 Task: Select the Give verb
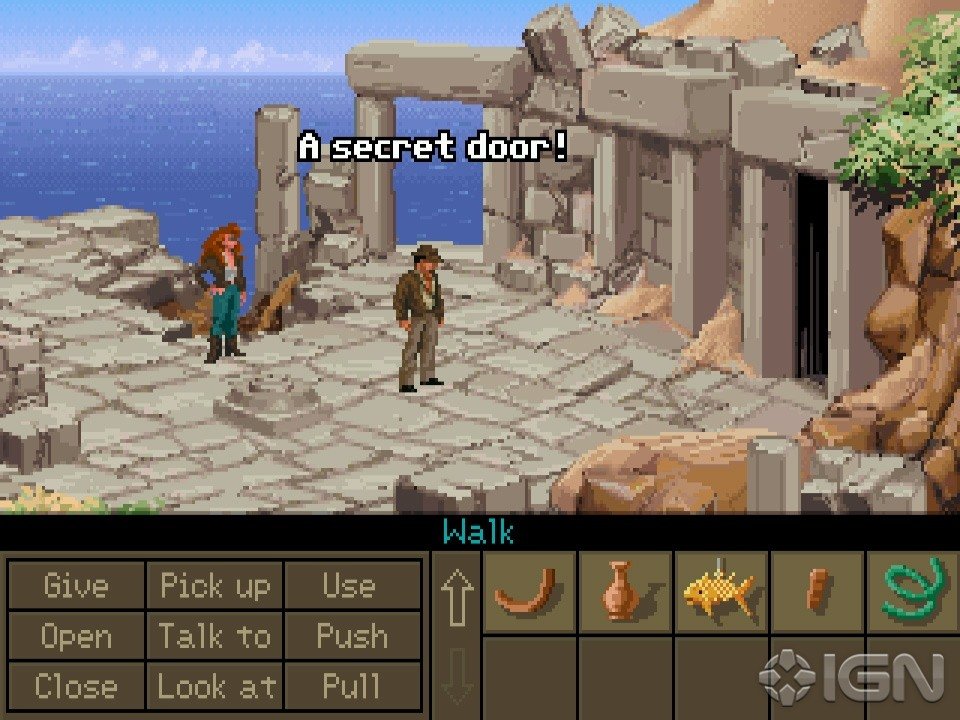(x=76, y=585)
